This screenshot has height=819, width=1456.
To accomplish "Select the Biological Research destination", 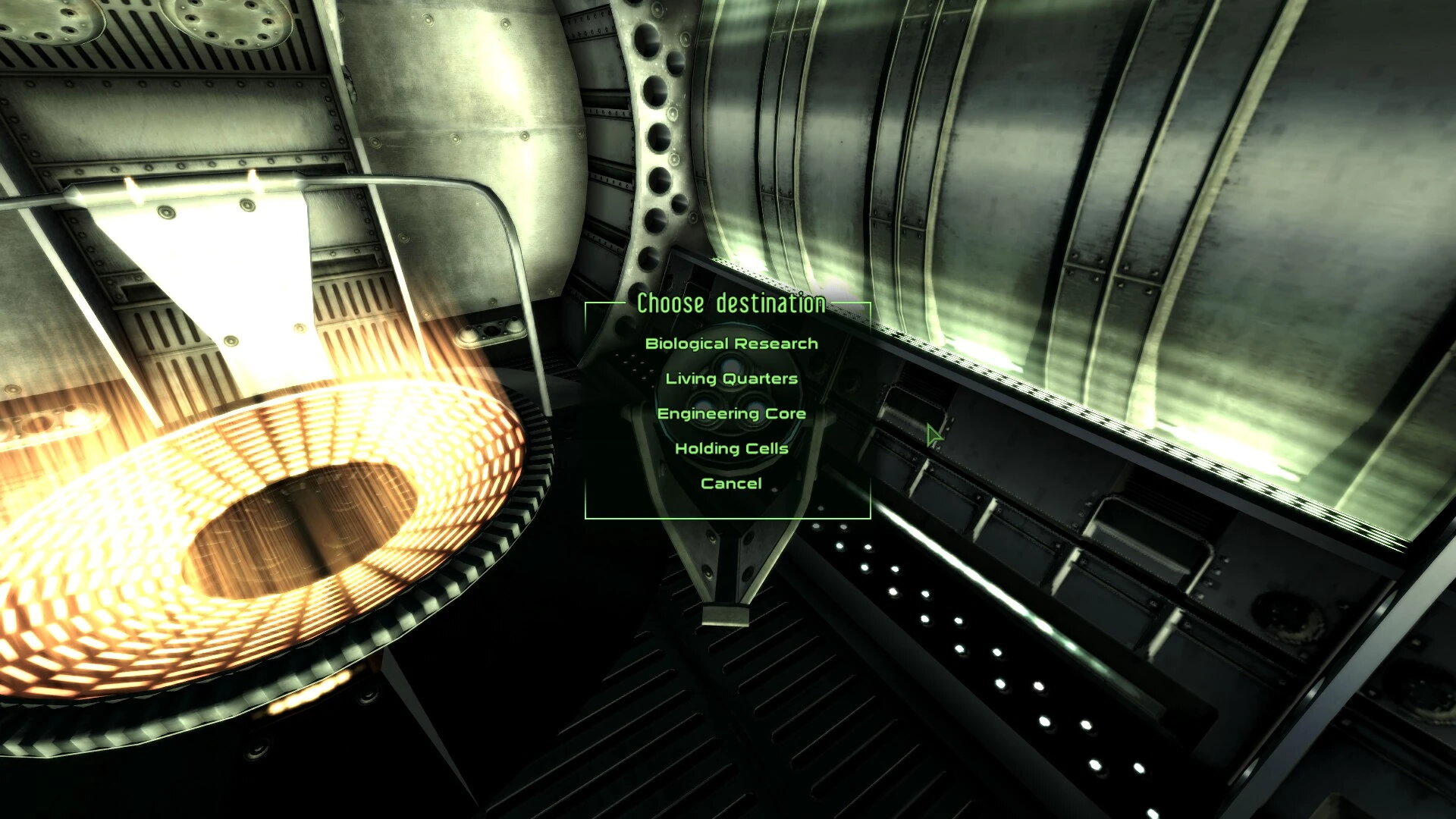I will coord(730,343).
